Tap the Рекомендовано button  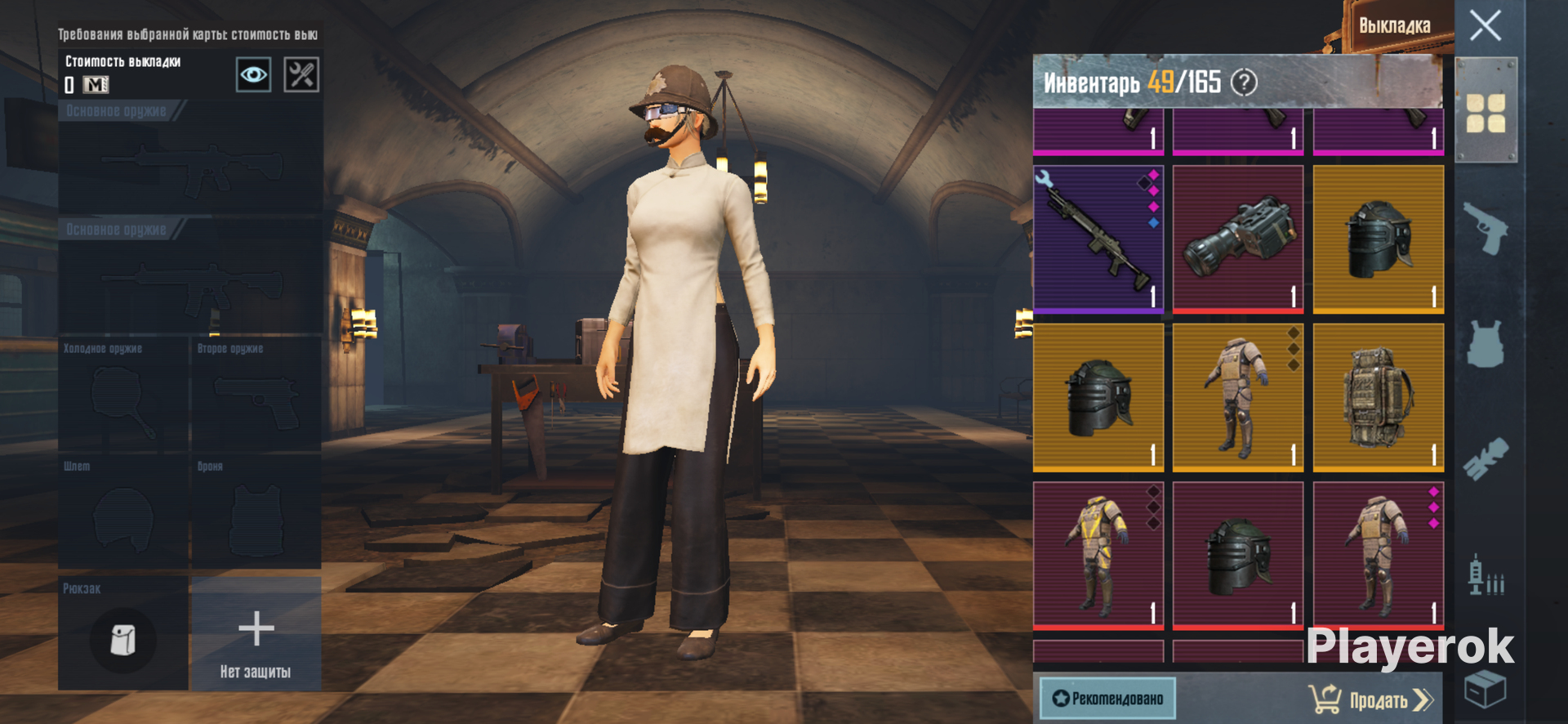1107,699
